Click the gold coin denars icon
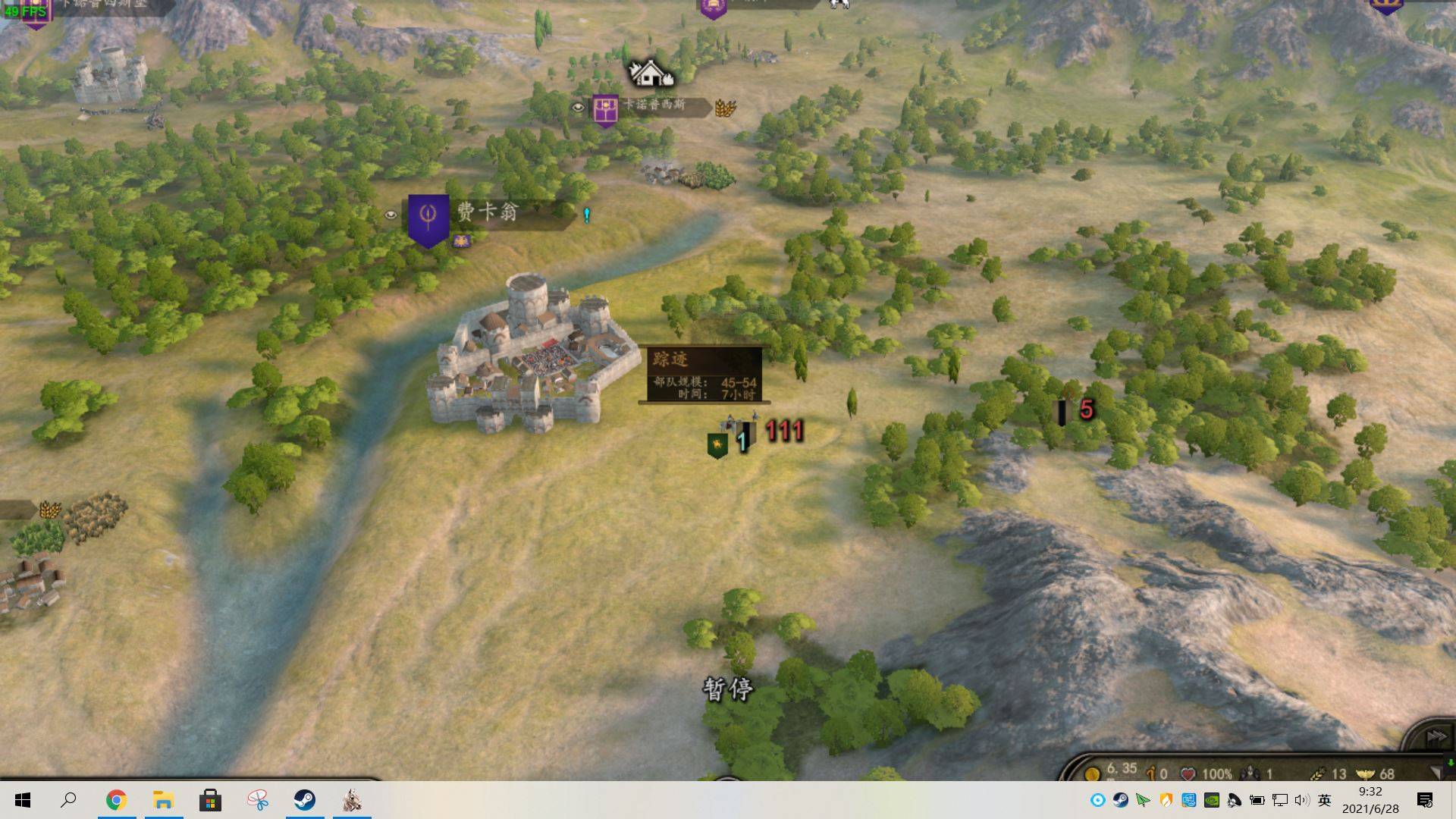 coord(1092,774)
